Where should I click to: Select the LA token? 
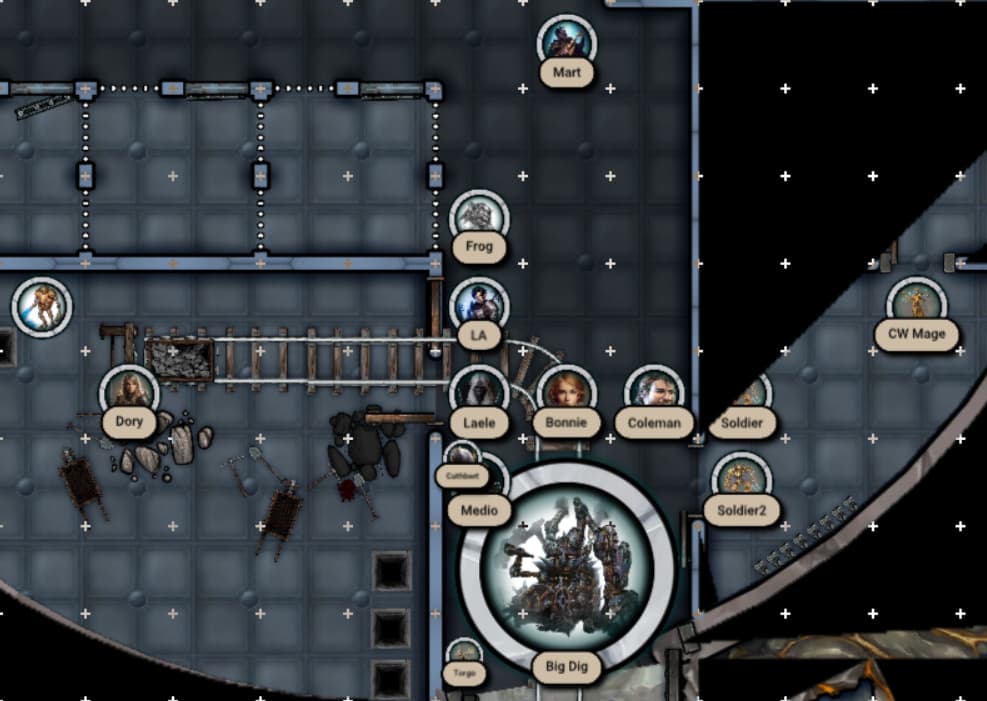479,305
